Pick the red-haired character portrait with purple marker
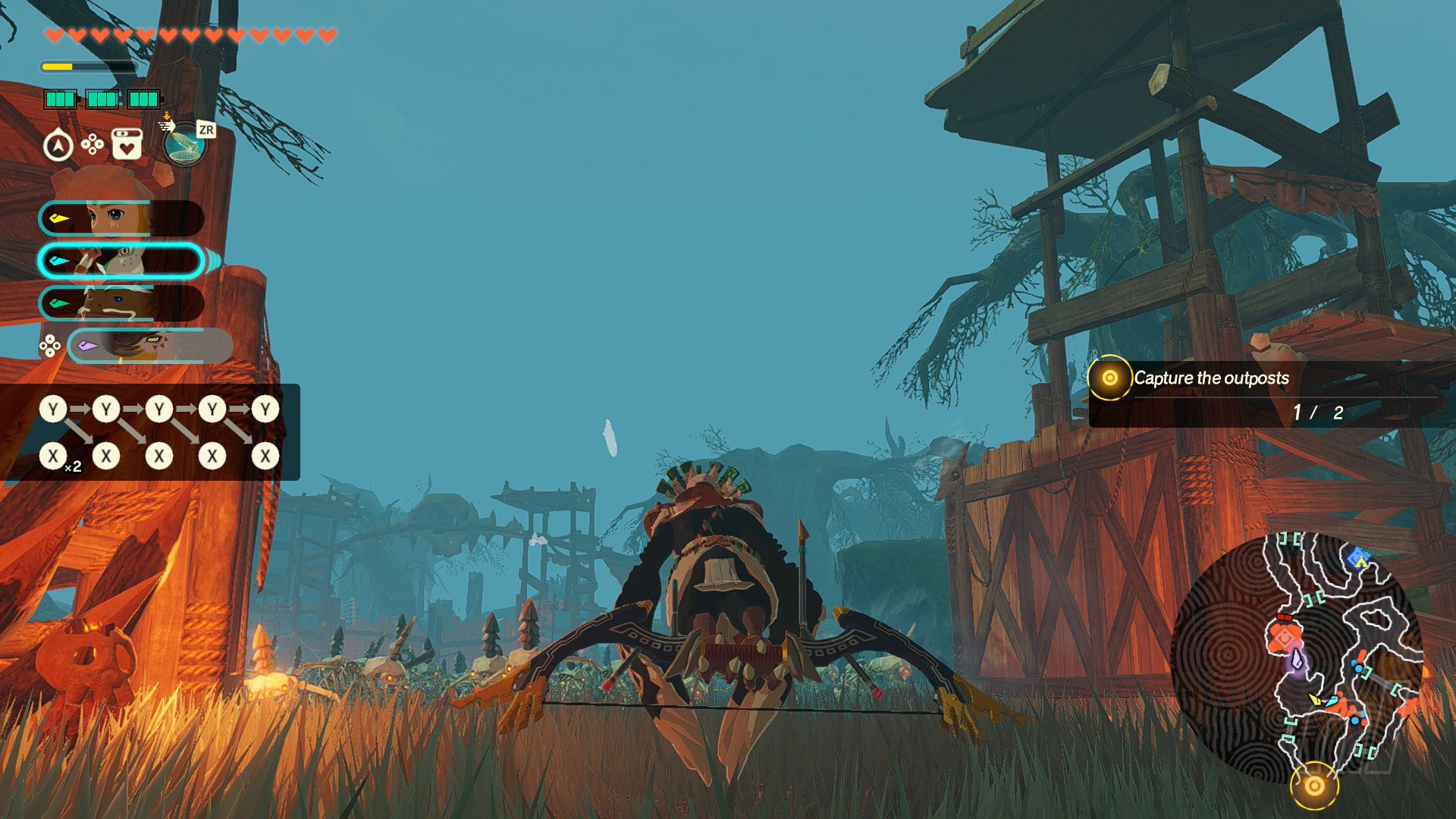Viewport: 1456px width, 819px height. tap(150, 346)
